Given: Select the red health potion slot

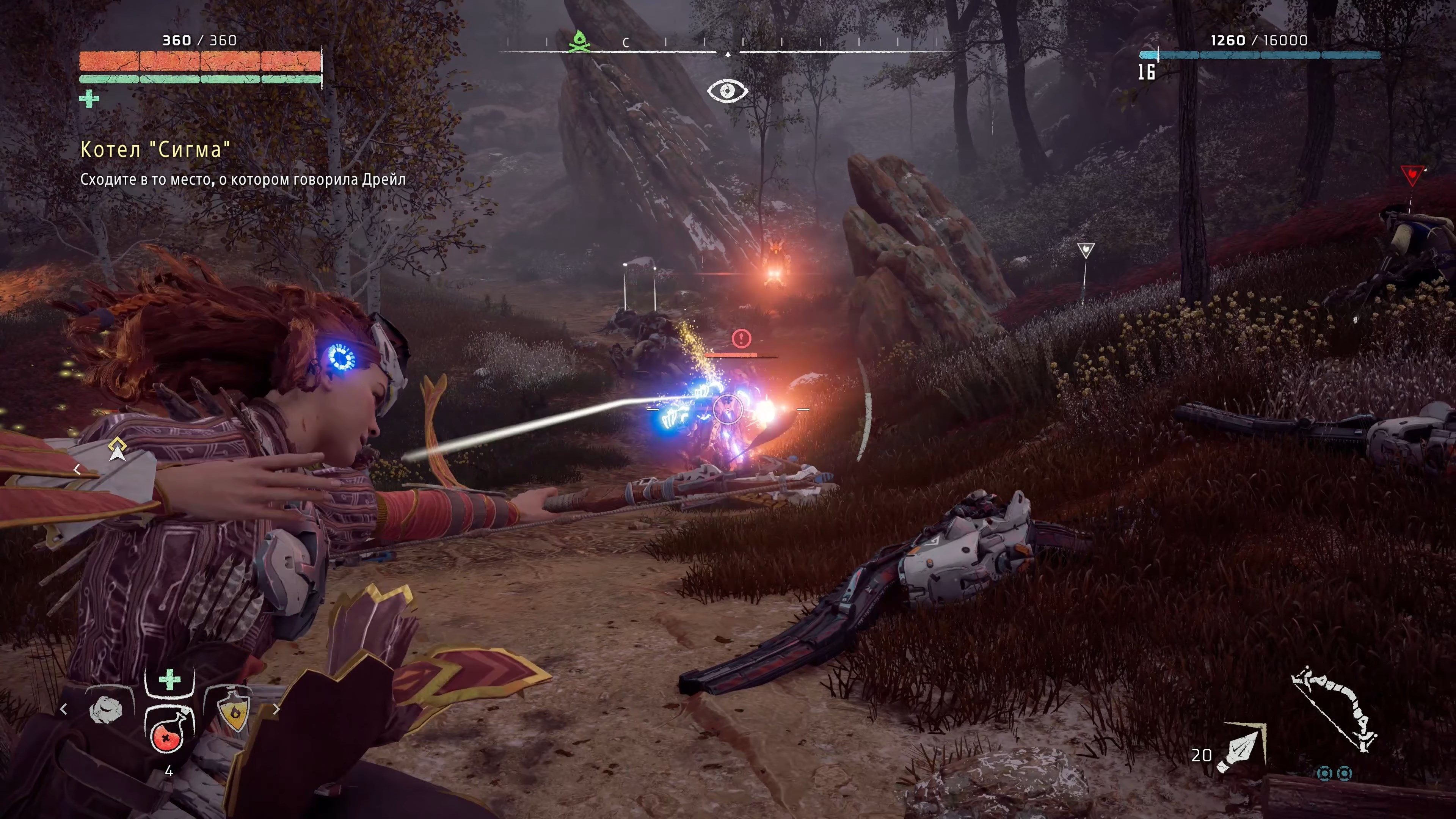Looking at the screenshot, I should (x=167, y=733).
